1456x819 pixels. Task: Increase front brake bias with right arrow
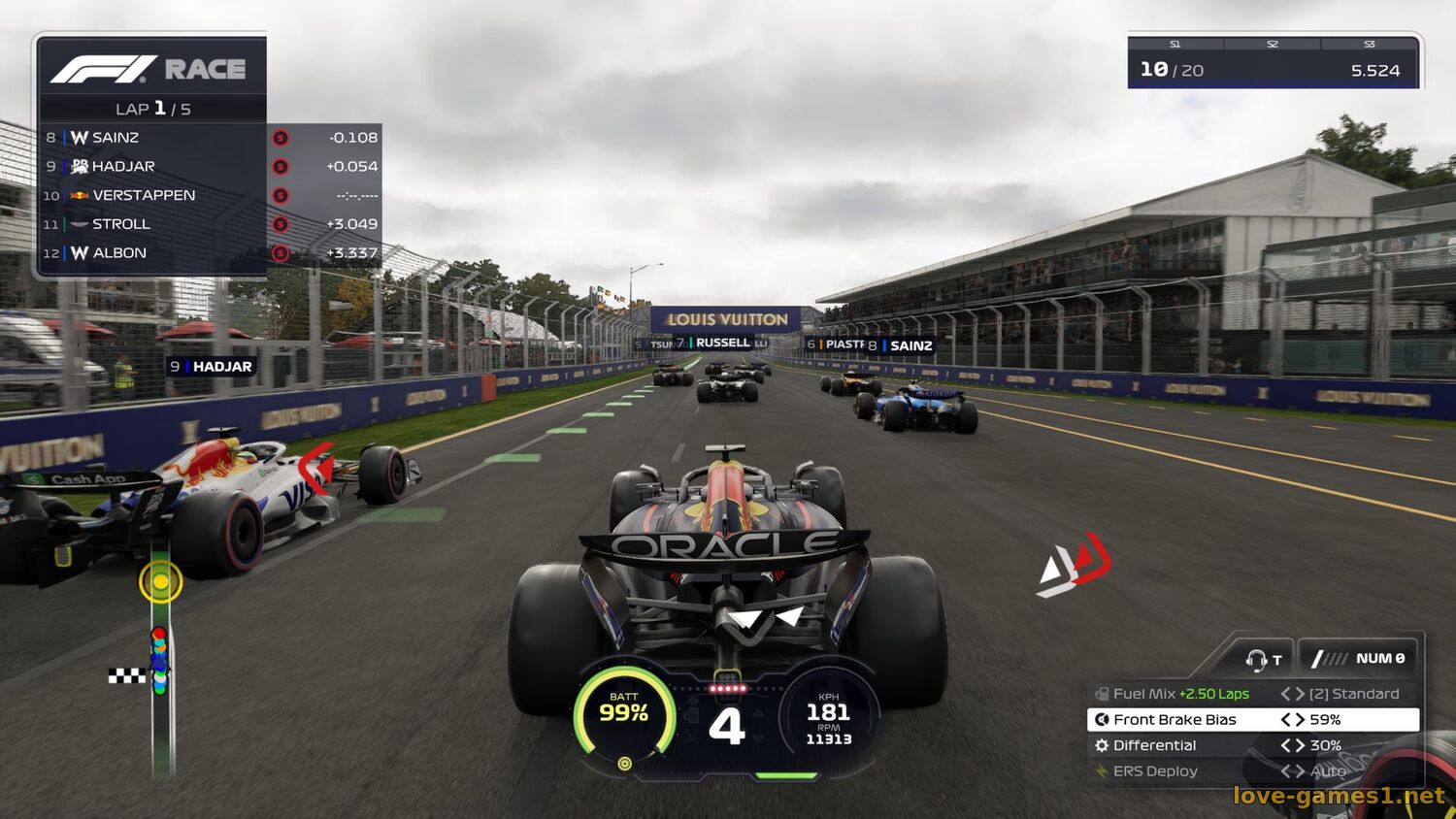pyautogui.click(x=1300, y=720)
